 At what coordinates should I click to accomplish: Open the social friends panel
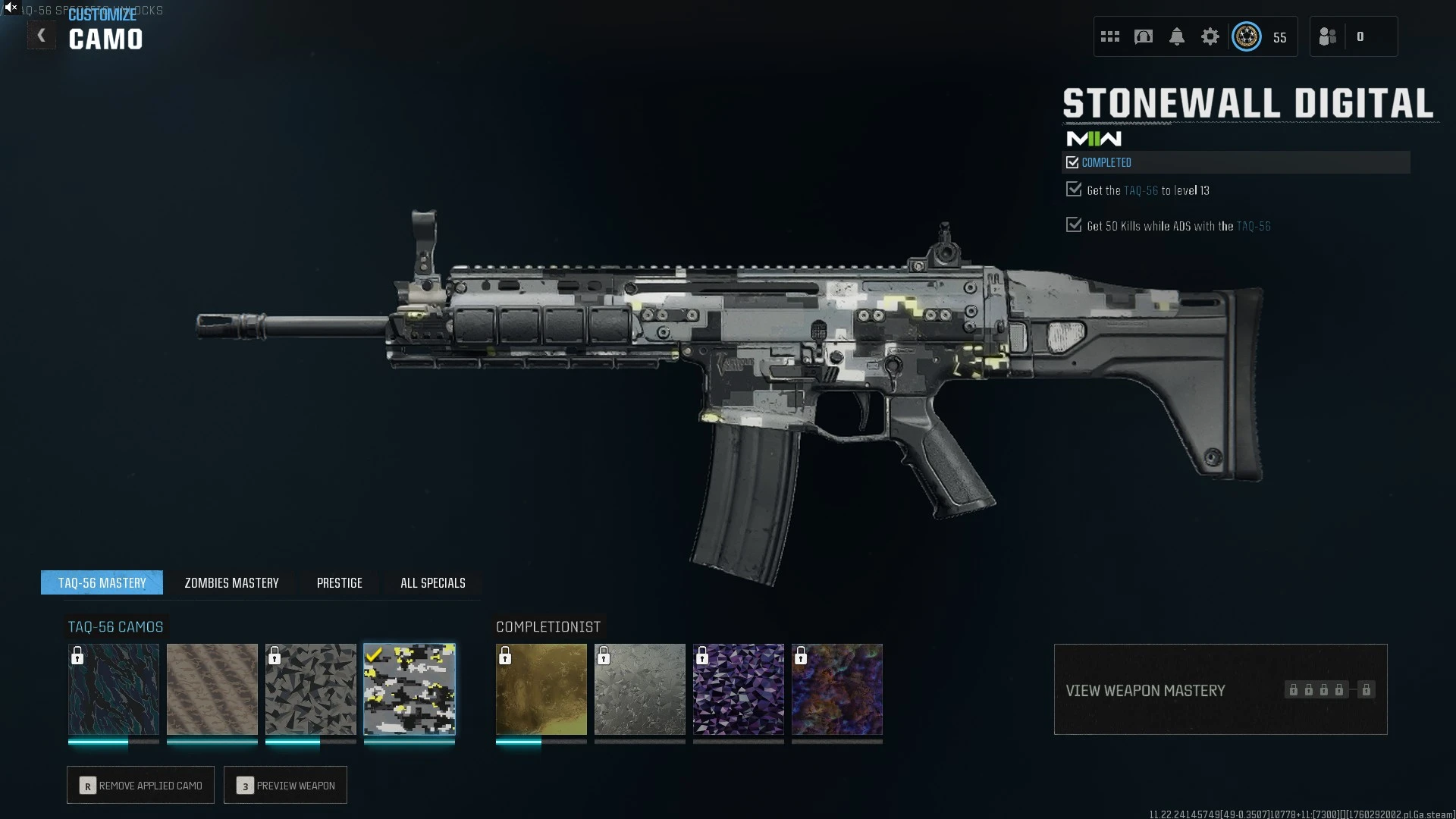(1328, 36)
